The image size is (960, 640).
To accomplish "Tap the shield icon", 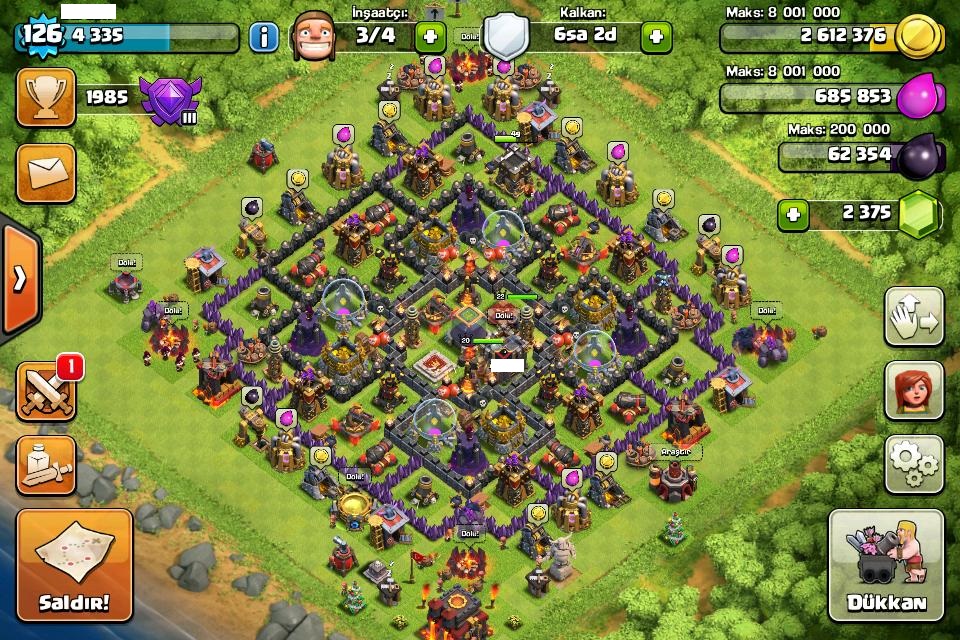I will coord(506,36).
